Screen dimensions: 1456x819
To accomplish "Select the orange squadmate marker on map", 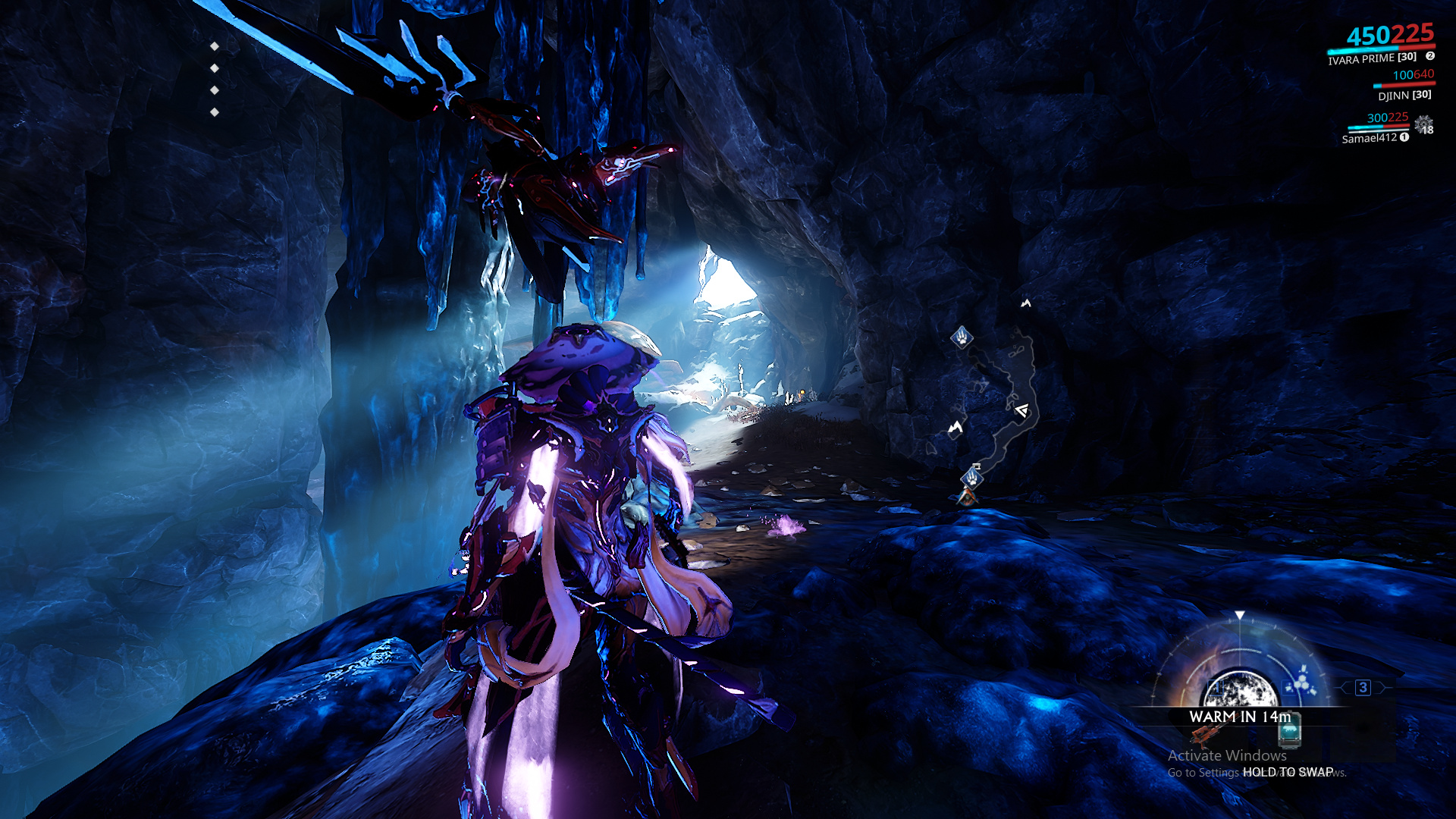I will [x=967, y=497].
